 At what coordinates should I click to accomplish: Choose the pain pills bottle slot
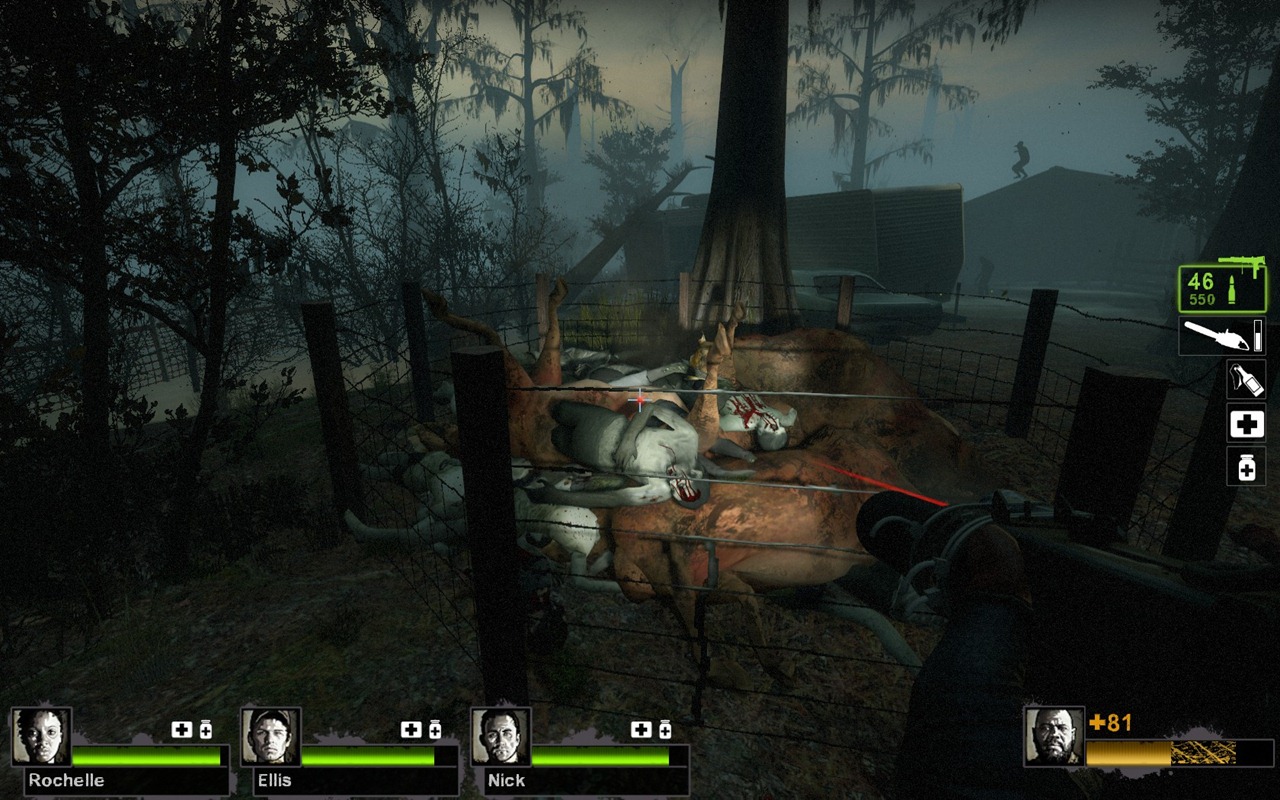1246,467
